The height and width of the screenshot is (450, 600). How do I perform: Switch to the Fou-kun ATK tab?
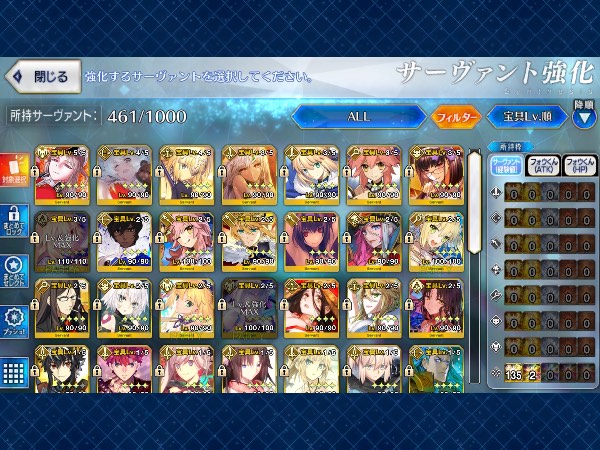tap(543, 166)
